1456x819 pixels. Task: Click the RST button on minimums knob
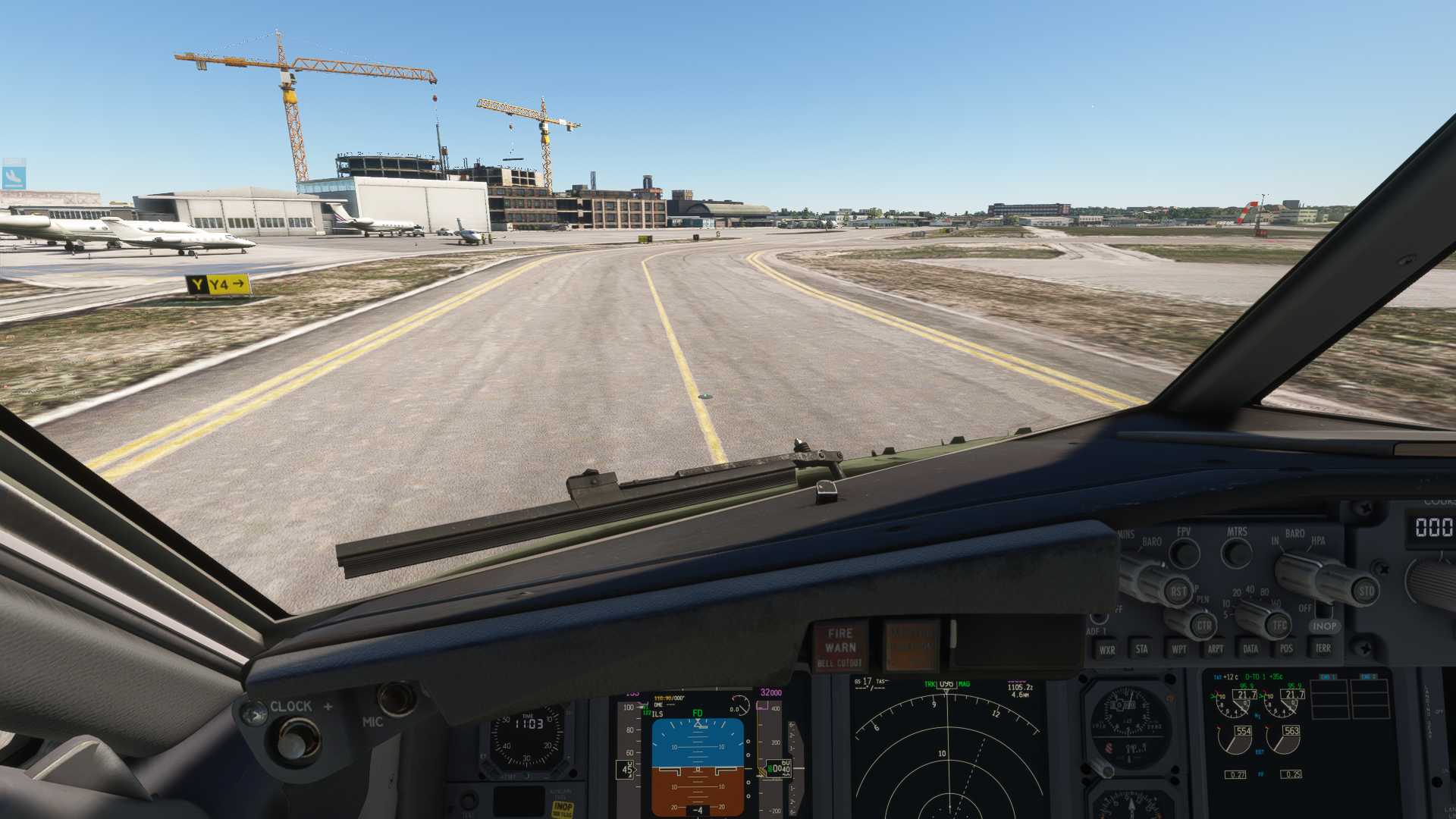[x=1178, y=591]
